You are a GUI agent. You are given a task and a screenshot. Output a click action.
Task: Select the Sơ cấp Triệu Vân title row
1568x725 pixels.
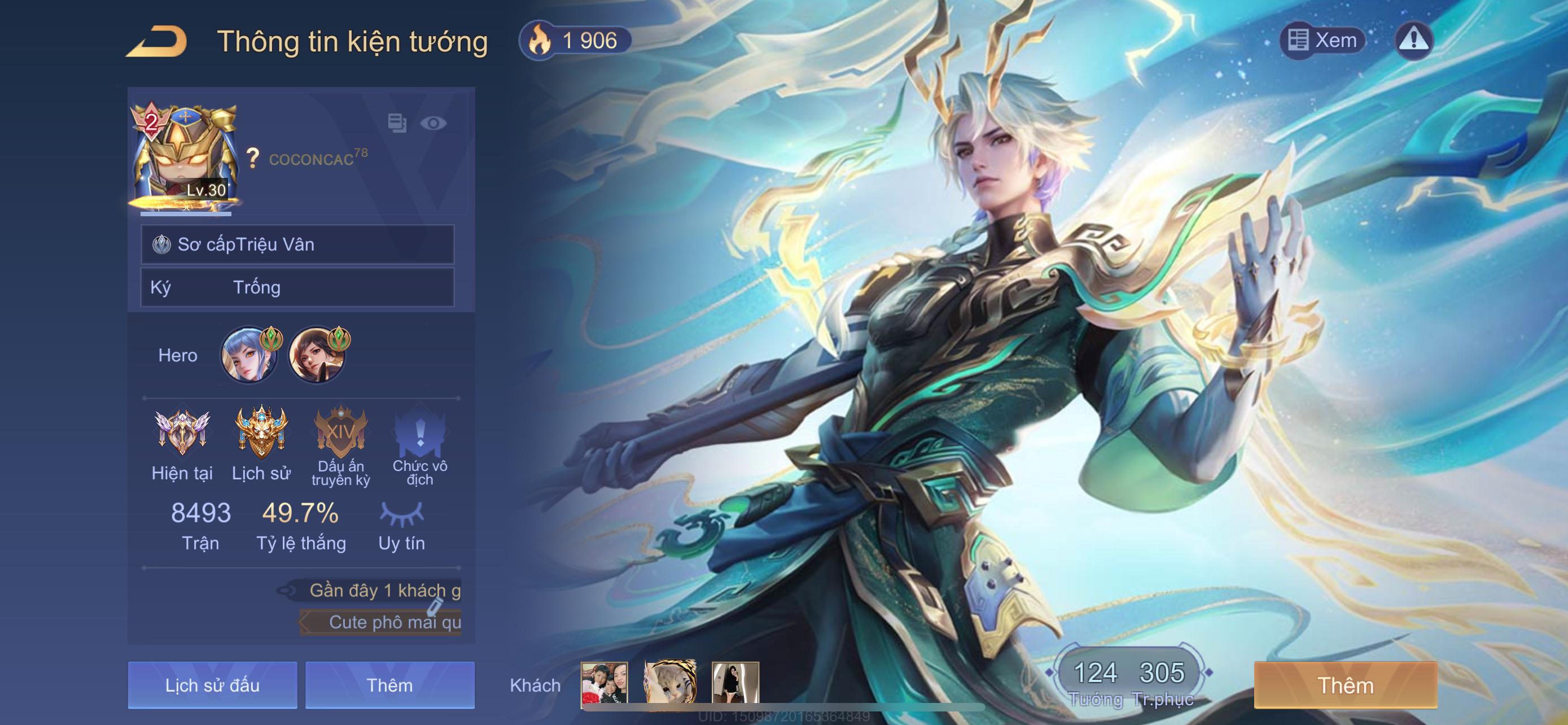(x=297, y=244)
